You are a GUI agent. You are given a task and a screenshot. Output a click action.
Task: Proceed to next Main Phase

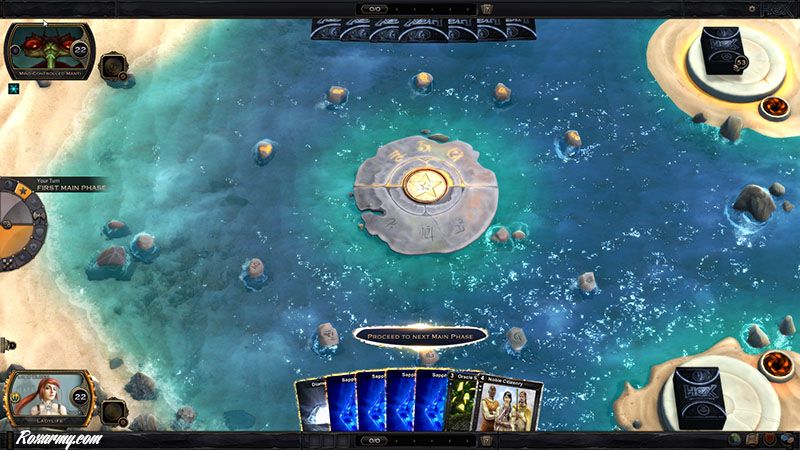pos(420,336)
